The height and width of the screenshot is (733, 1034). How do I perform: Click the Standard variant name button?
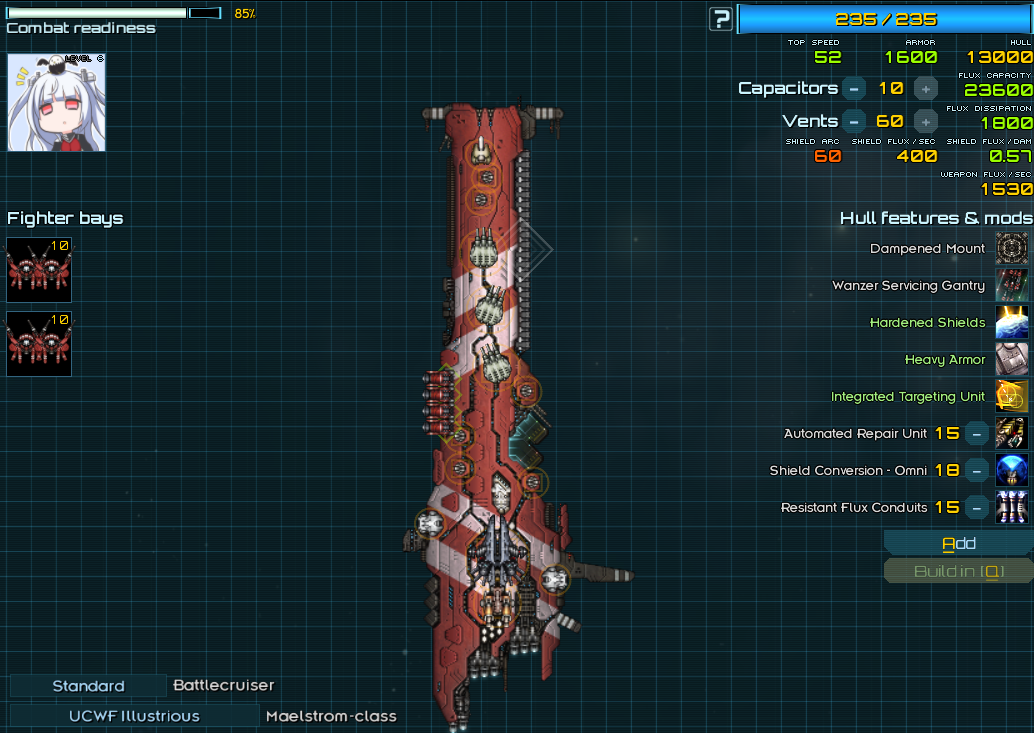point(88,686)
